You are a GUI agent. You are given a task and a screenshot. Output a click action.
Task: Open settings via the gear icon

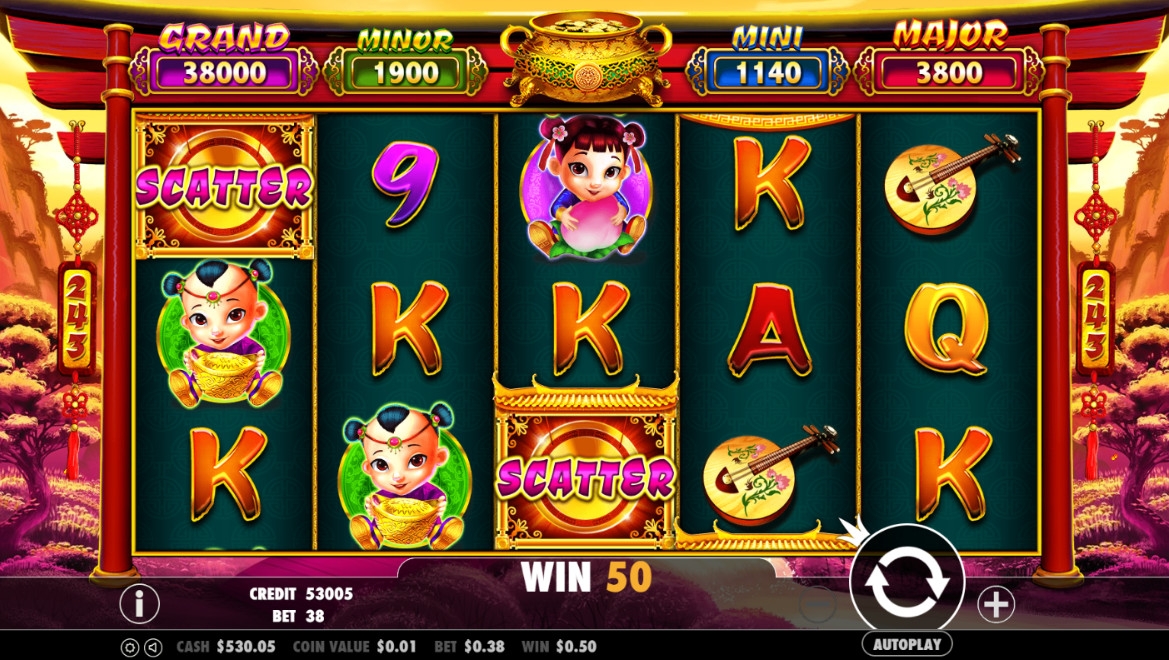point(130,647)
